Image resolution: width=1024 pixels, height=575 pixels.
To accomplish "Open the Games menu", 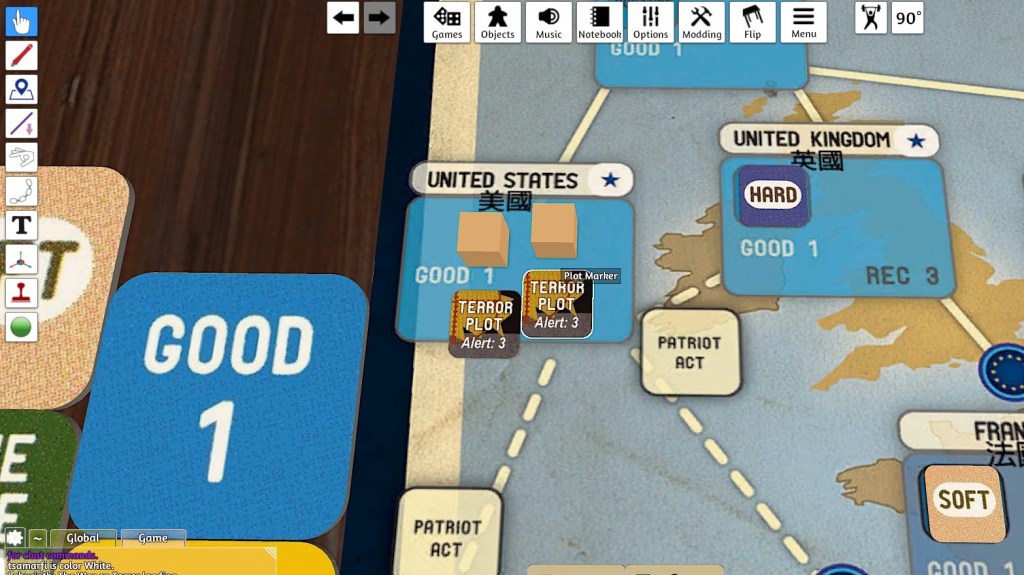I will tap(447, 21).
